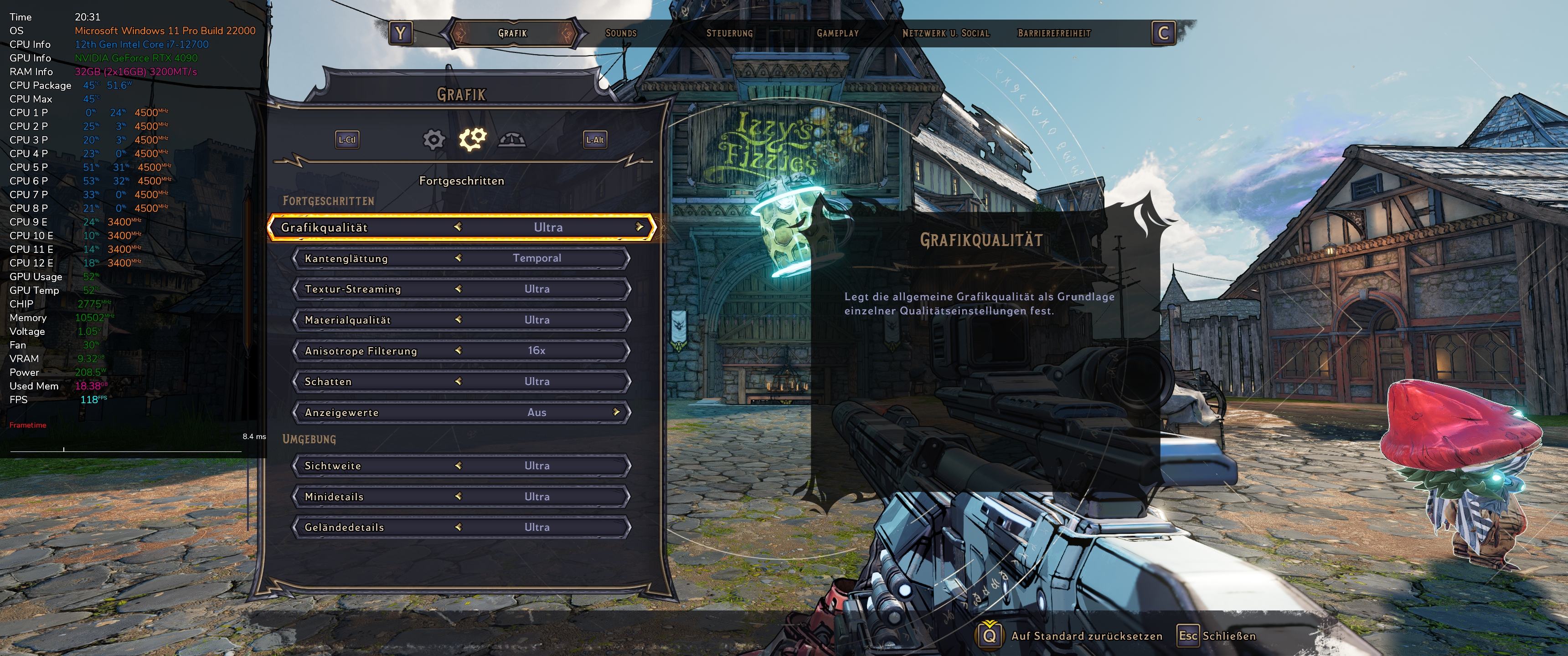This screenshot has height=656, width=1568.
Task: Reduce the Geländedetails setting
Action: pyautogui.click(x=458, y=527)
